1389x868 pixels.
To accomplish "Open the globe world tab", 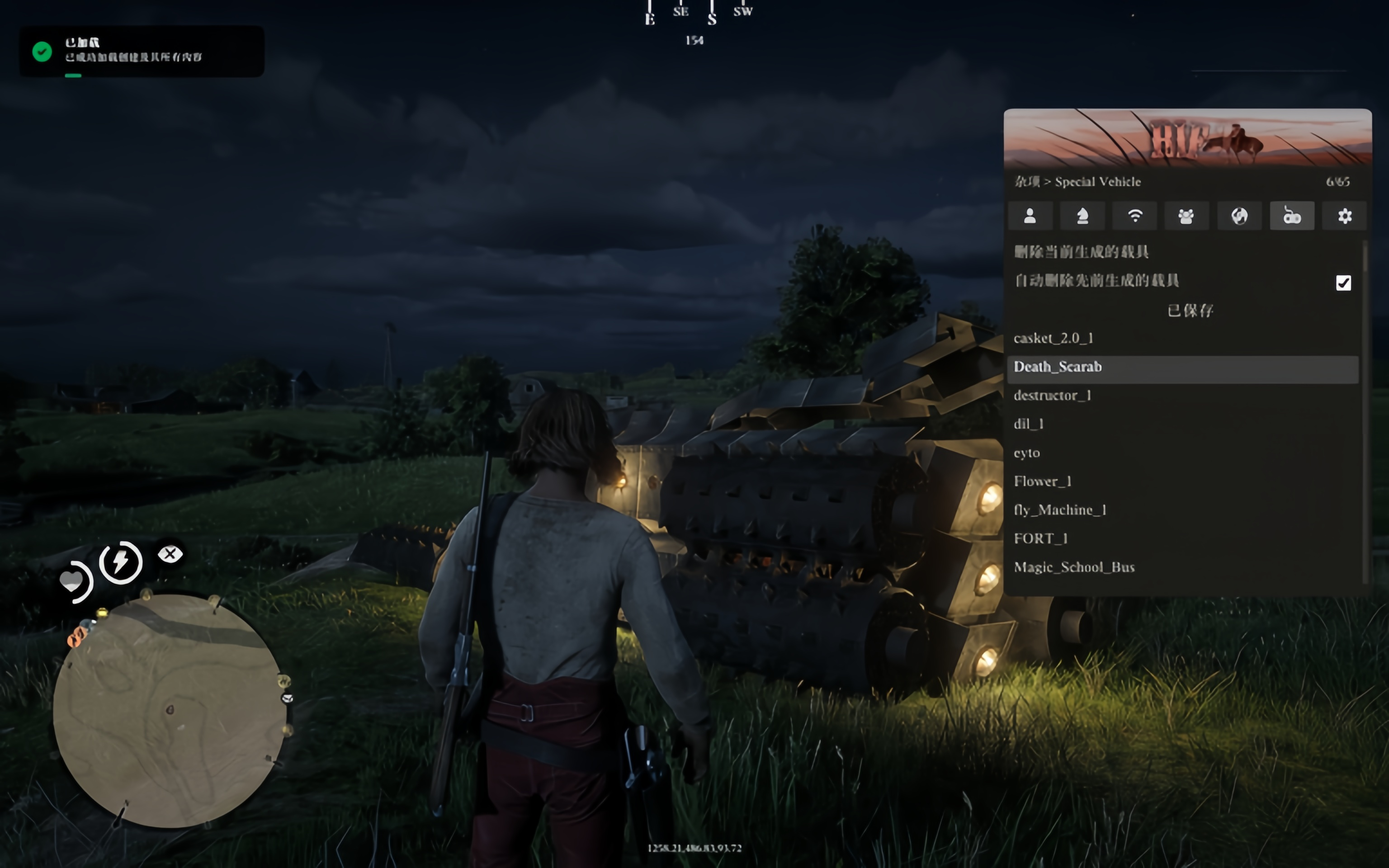I will pos(1239,216).
